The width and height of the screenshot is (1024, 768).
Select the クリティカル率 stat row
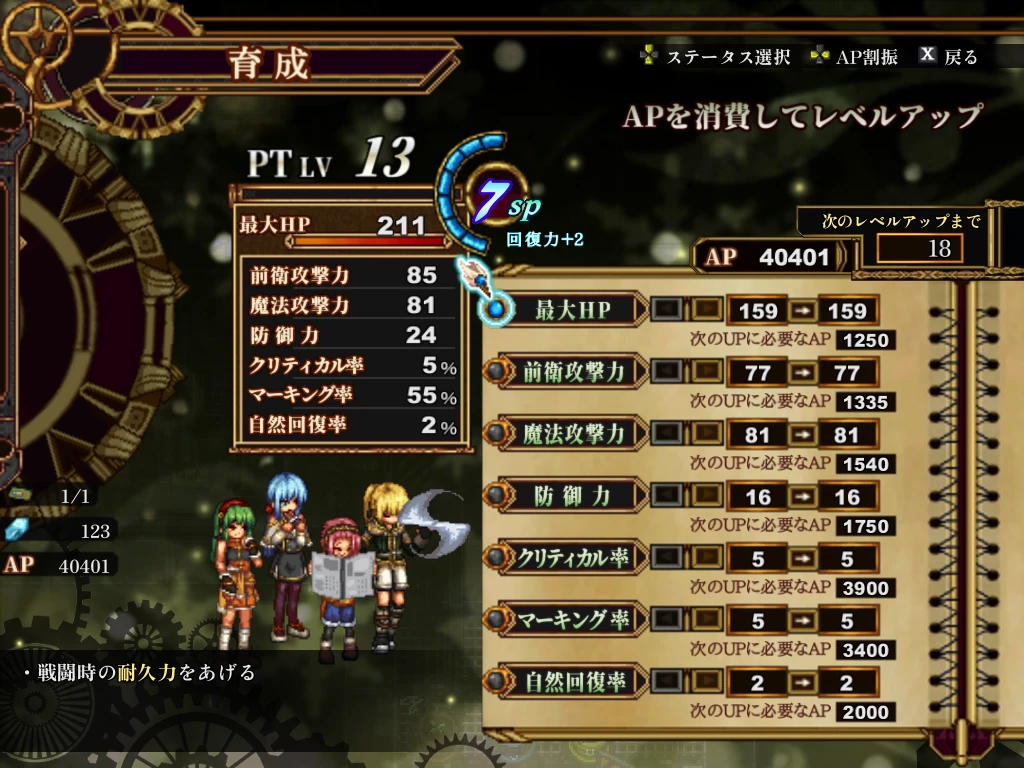(x=573, y=558)
